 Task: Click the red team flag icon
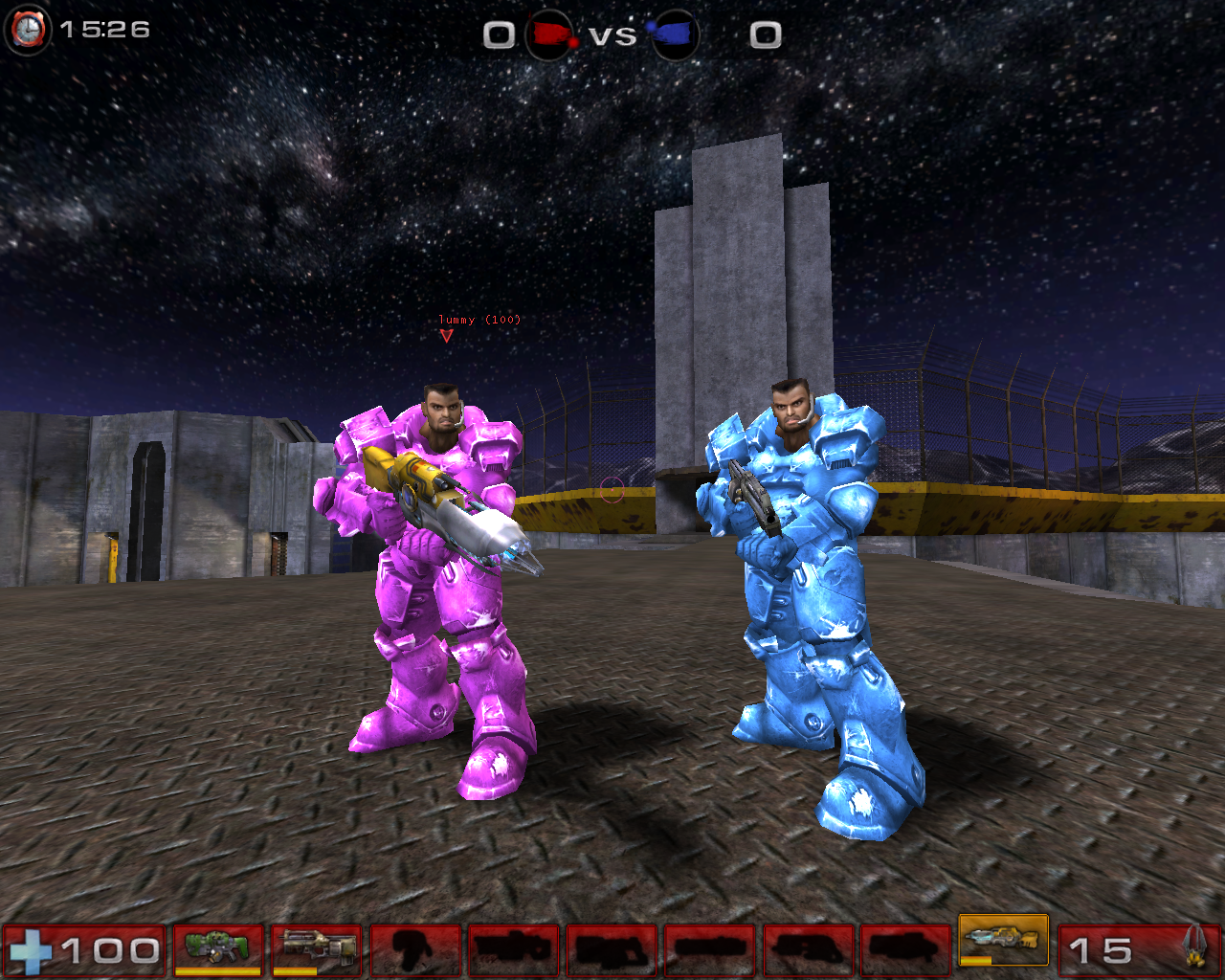coord(549,32)
